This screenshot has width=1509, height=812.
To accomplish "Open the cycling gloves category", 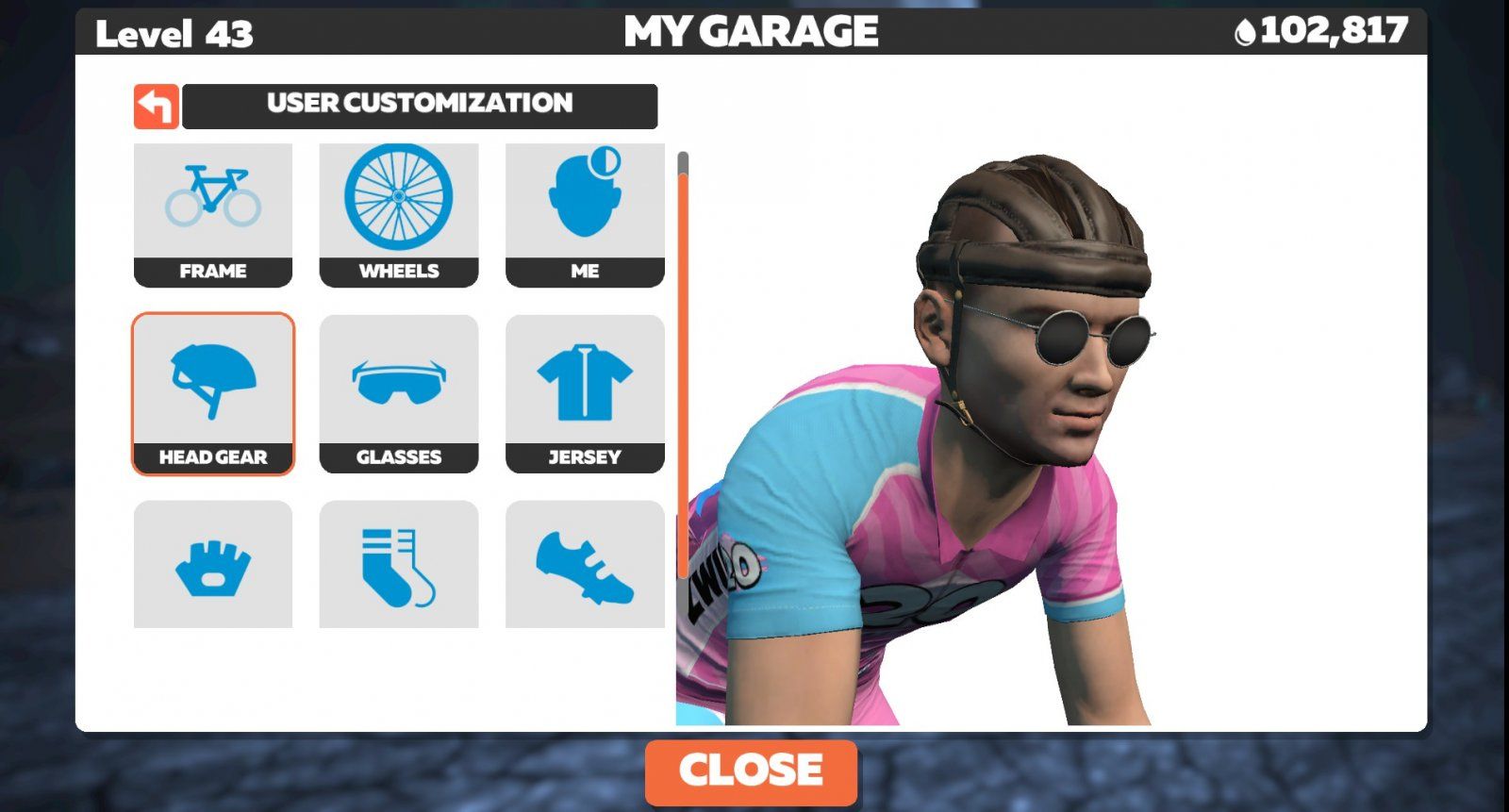I will point(213,564).
